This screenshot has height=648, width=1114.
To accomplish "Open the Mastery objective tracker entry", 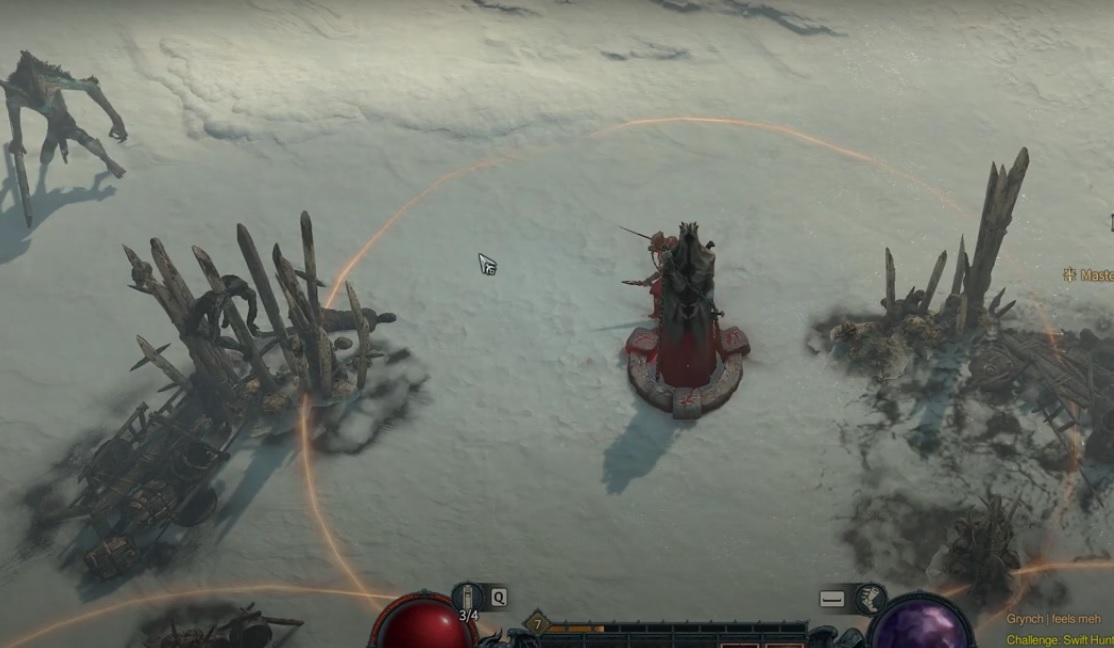I will click(x=1090, y=274).
